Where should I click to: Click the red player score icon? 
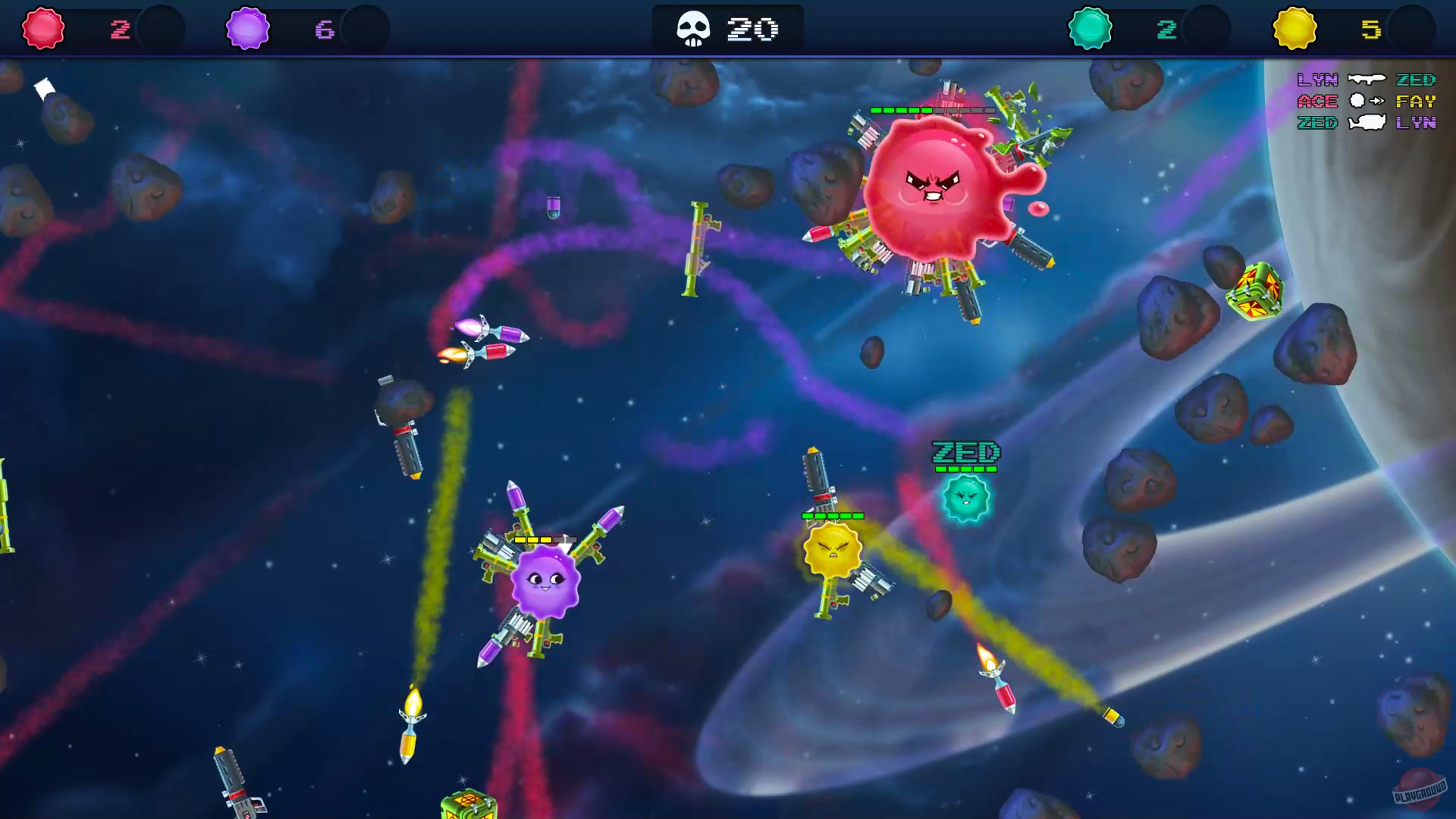[x=43, y=29]
